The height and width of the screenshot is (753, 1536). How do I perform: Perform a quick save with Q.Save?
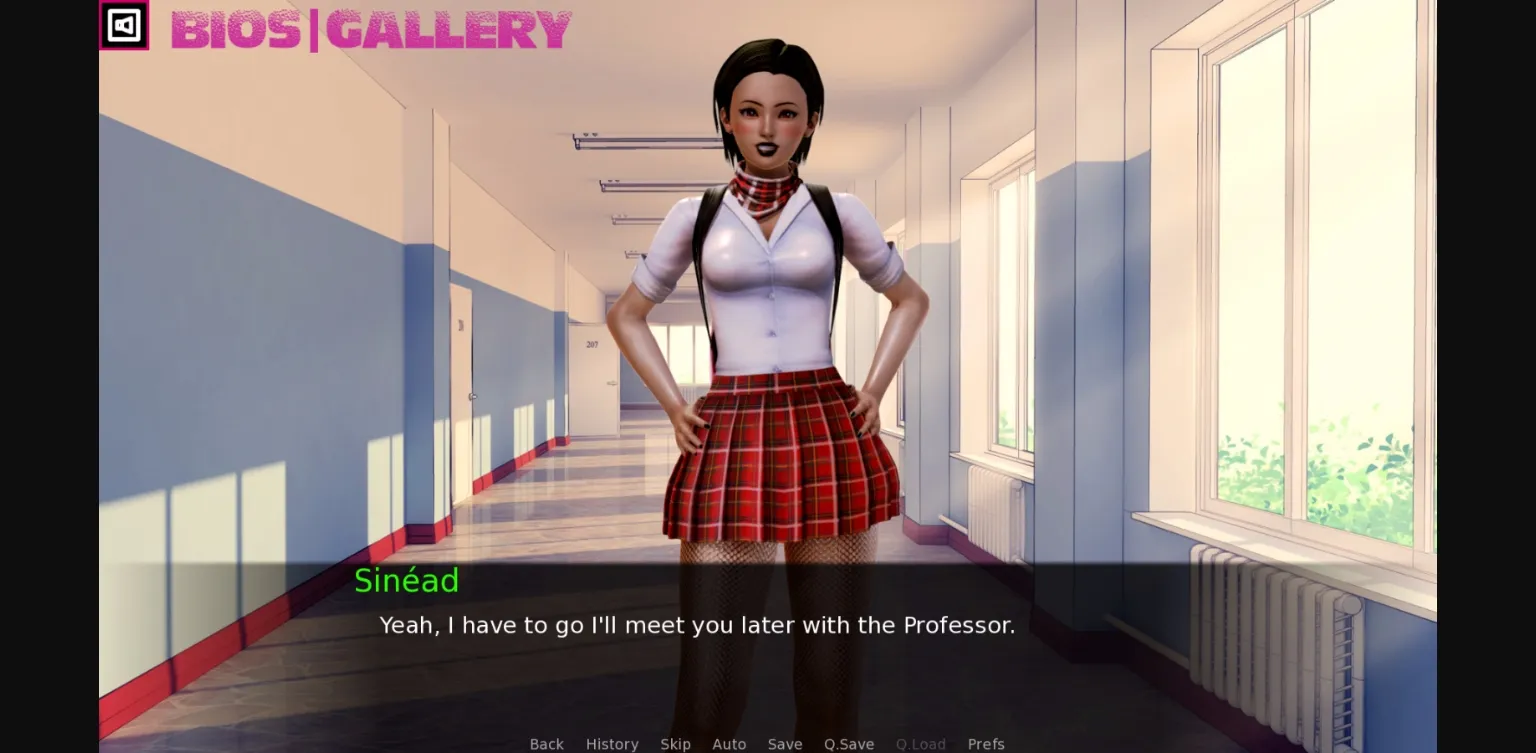point(848,744)
